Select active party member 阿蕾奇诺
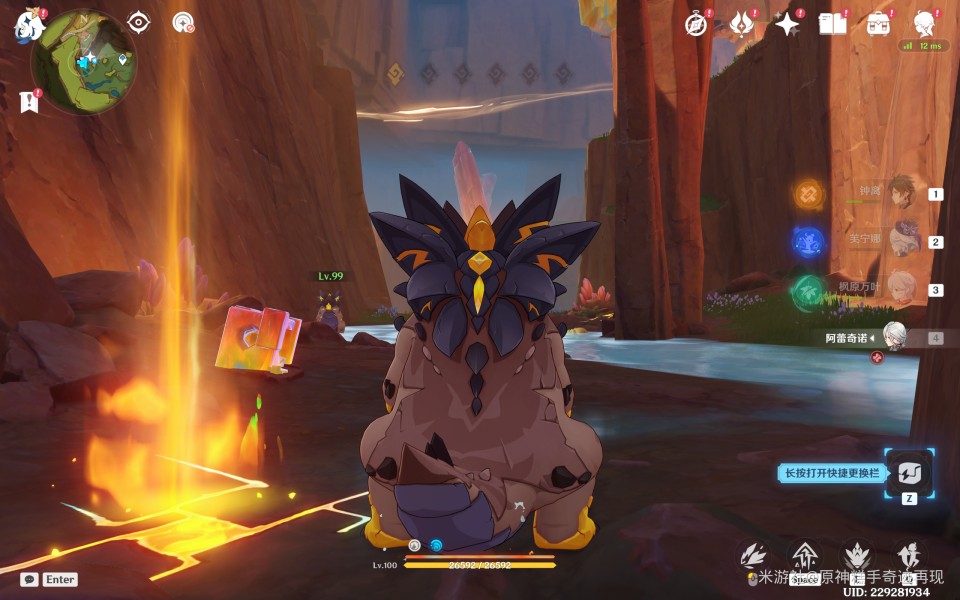Viewport: 960px width, 600px height. (x=894, y=337)
